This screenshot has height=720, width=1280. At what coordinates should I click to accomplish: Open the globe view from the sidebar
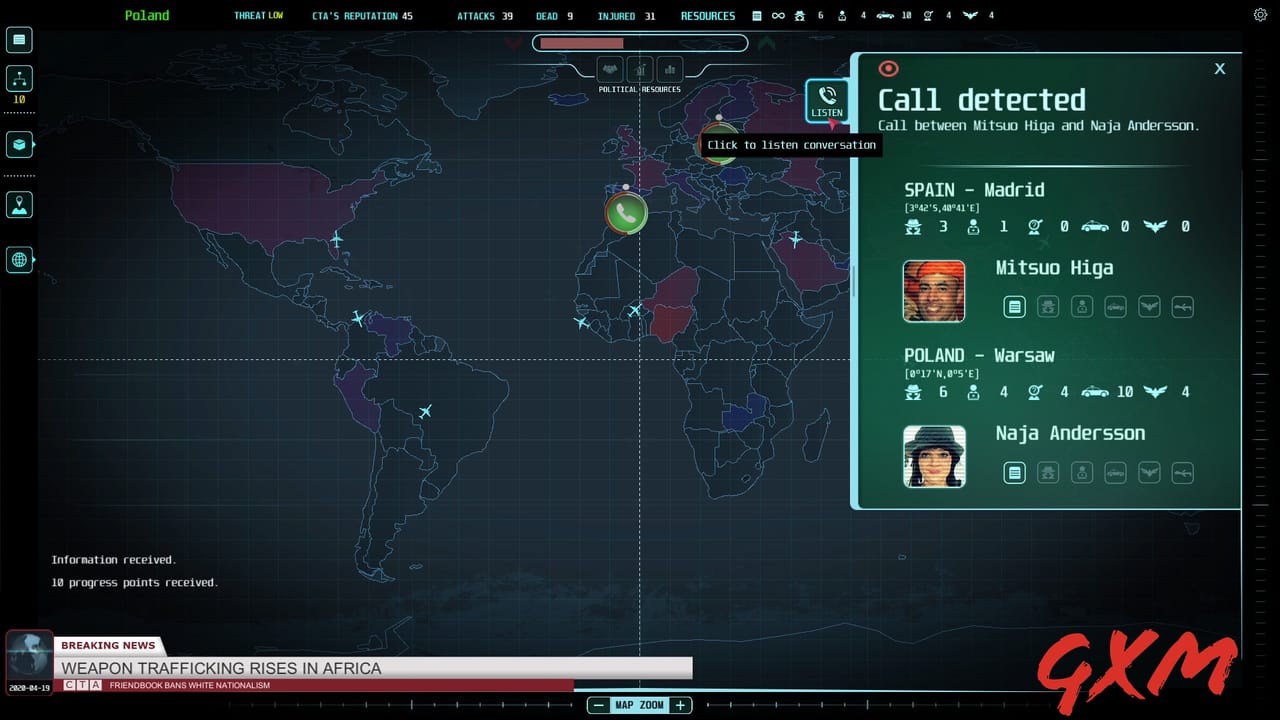19,260
